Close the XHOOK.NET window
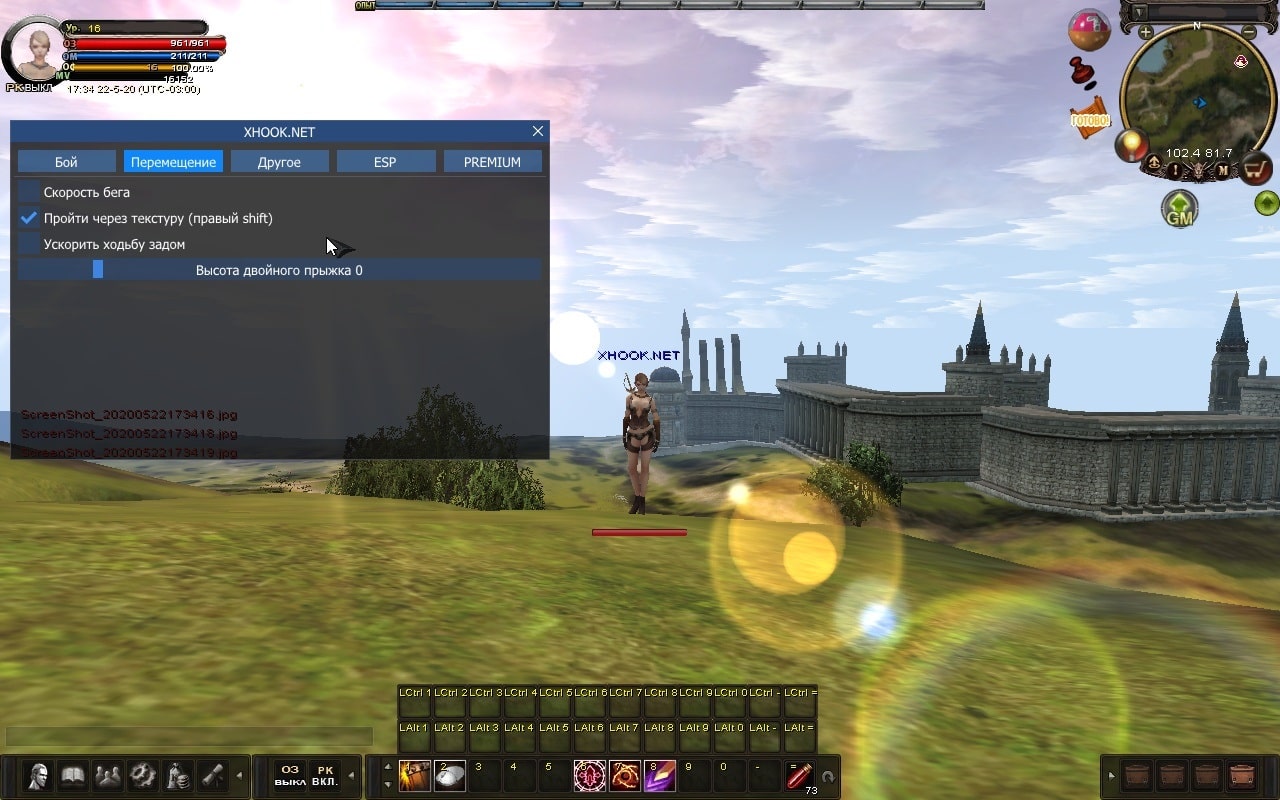1280x800 pixels. 538,131
